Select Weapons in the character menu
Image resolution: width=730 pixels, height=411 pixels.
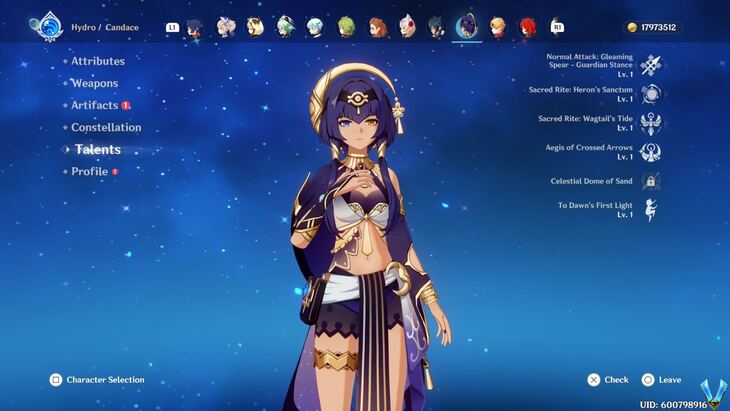[94, 83]
